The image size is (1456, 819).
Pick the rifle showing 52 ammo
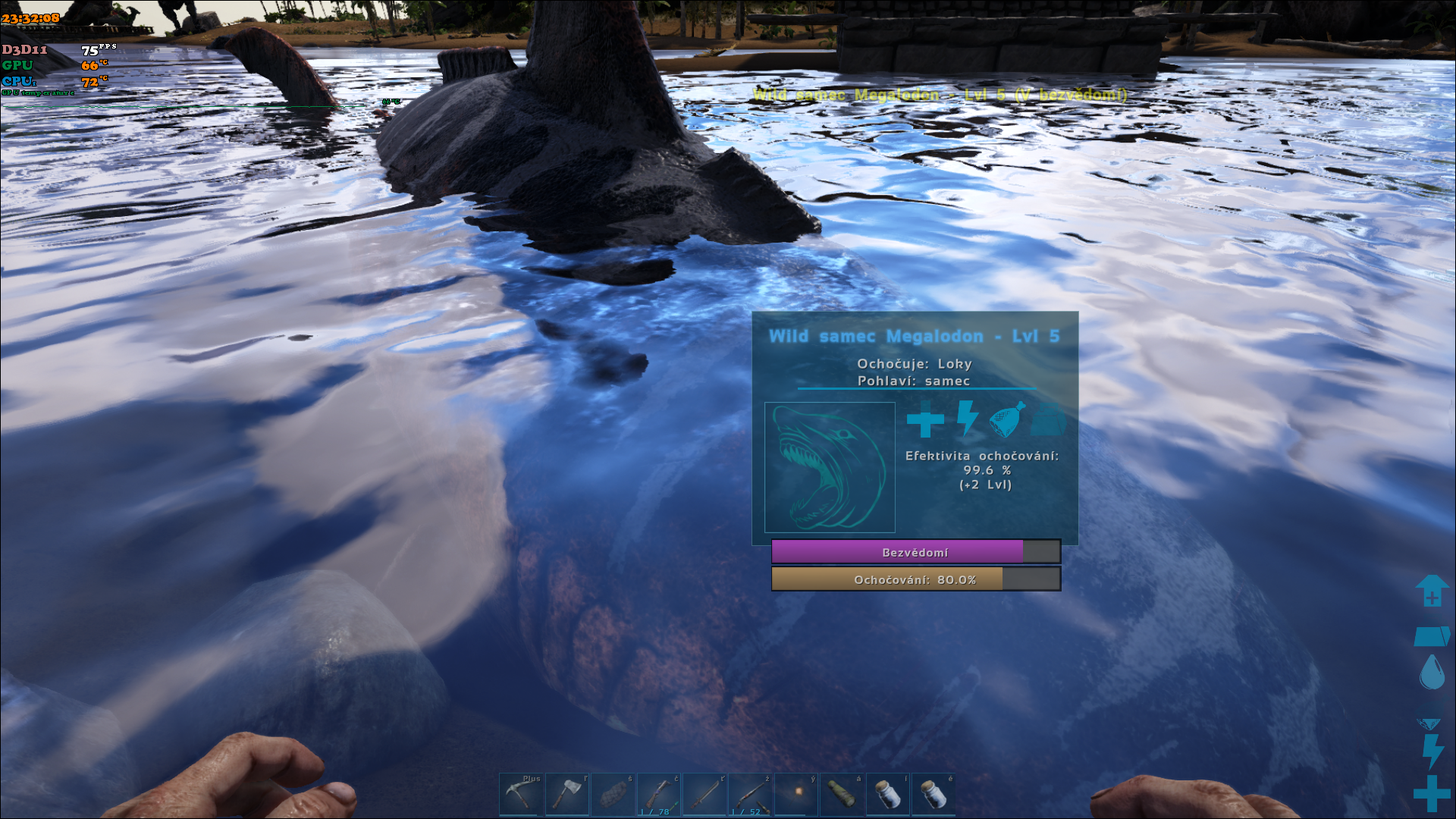[751, 794]
